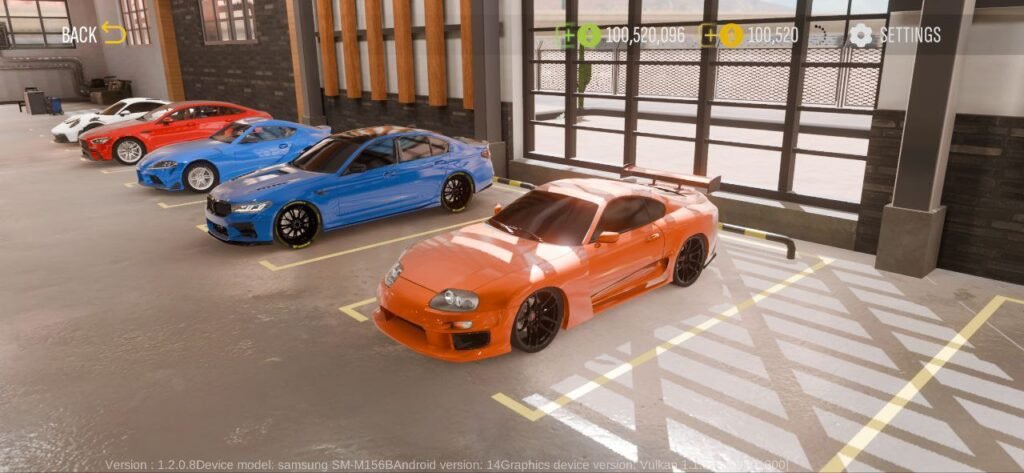Add more gold coins with the plus button

(709, 36)
